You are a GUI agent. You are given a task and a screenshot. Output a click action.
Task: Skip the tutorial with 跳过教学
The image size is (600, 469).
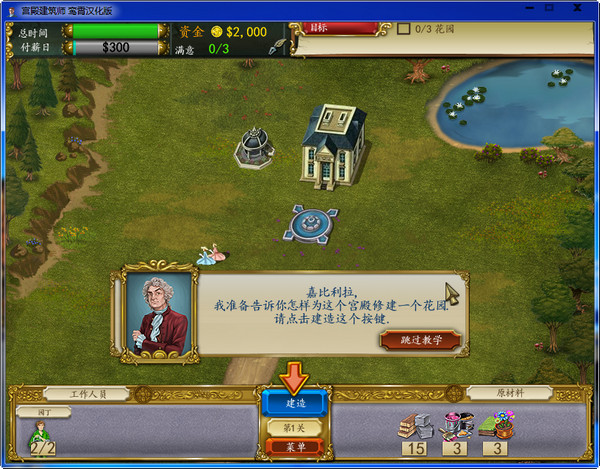coord(420,340)
